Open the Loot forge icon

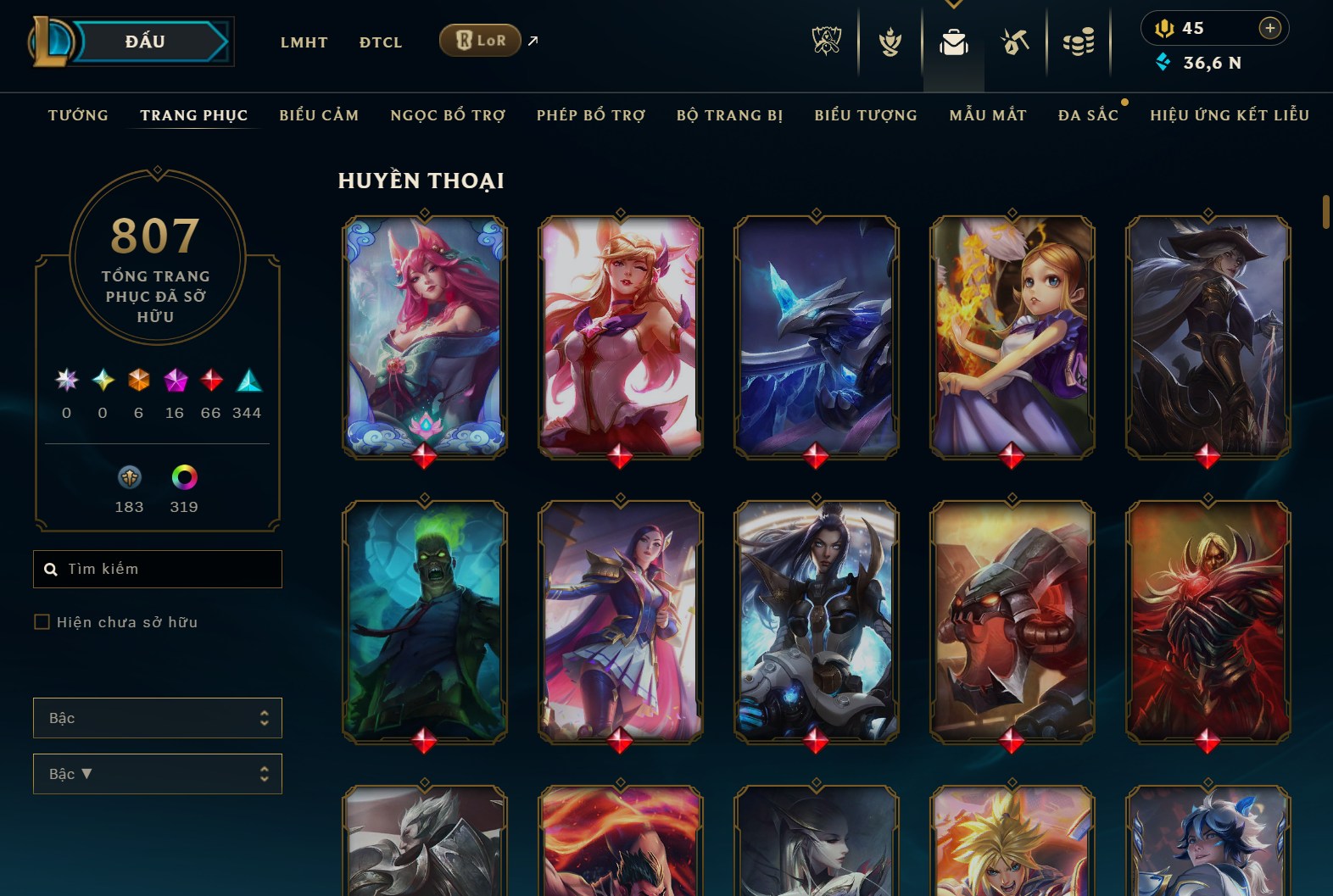1016,42
